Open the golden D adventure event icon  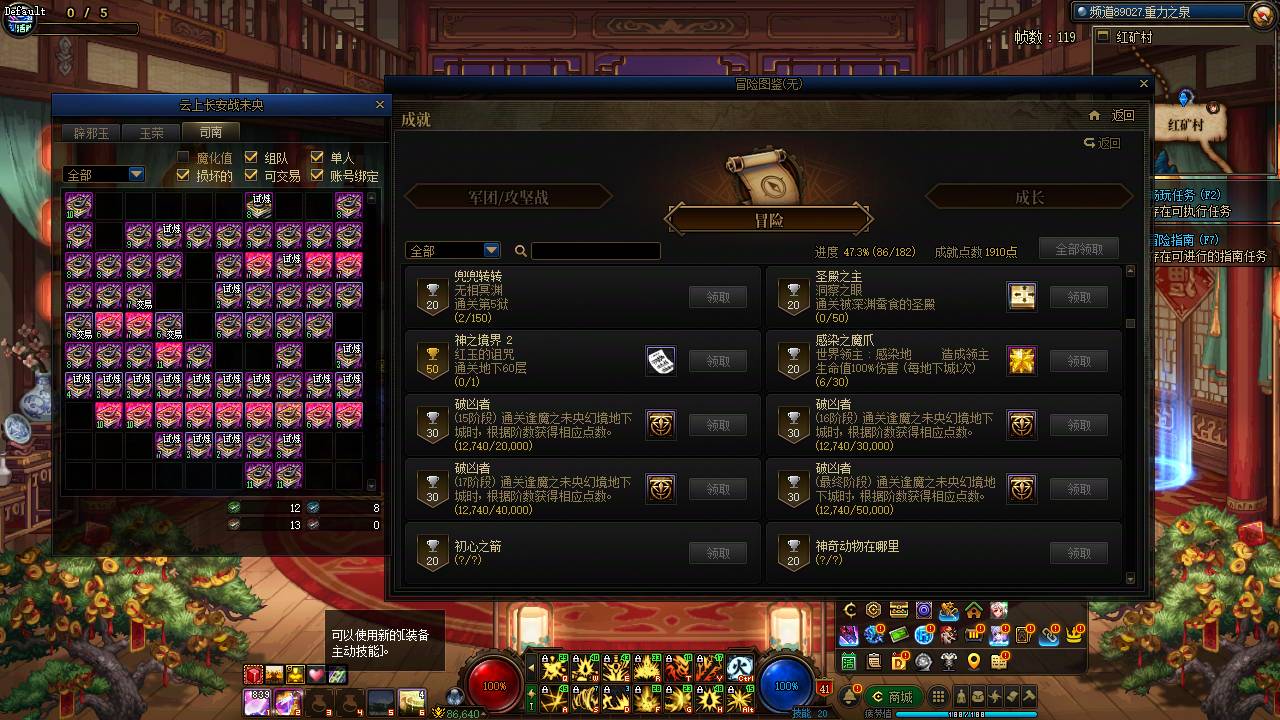click(899, 659)
